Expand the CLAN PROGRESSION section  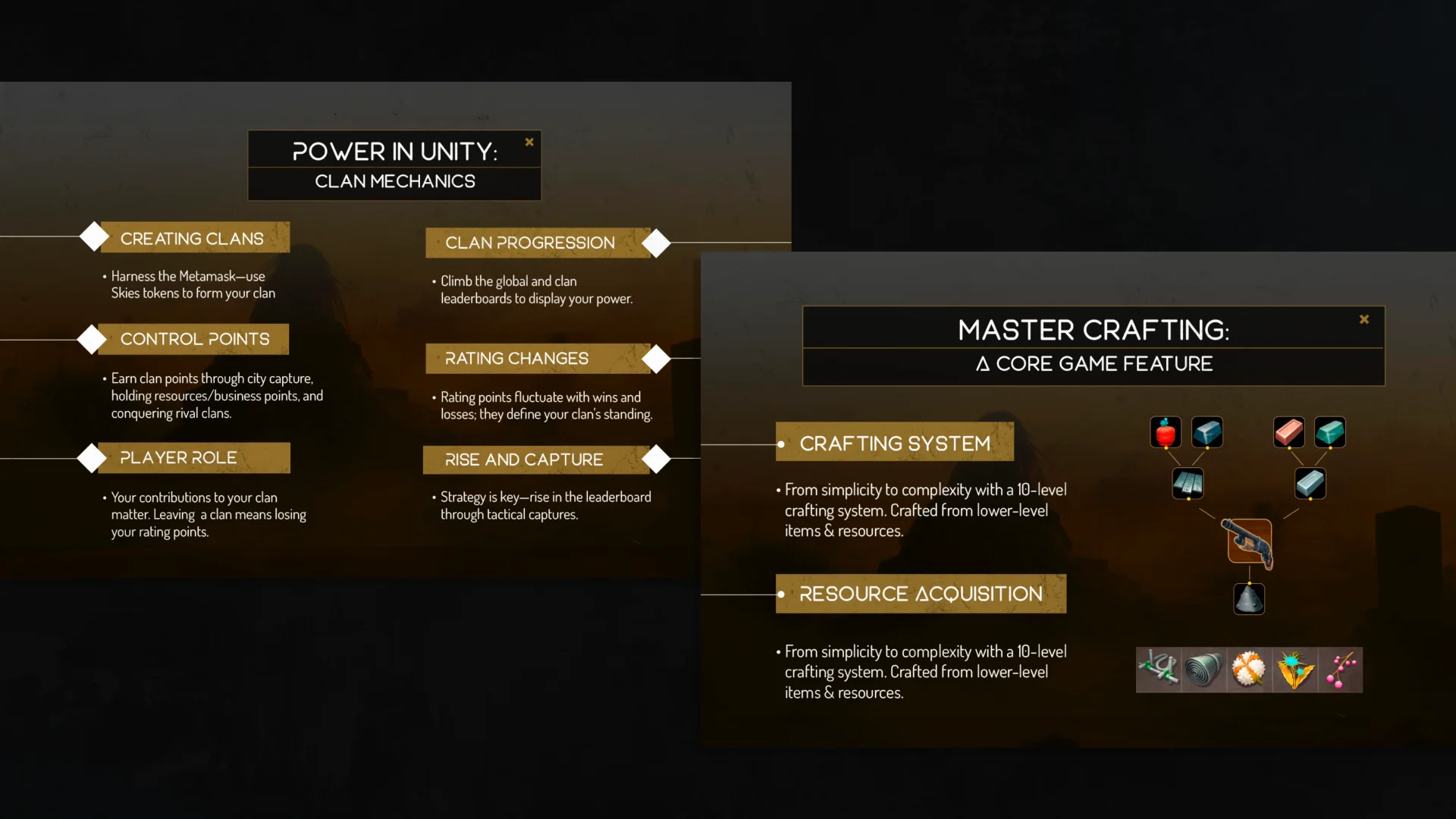pyautogui.click(x=530, y=243)
